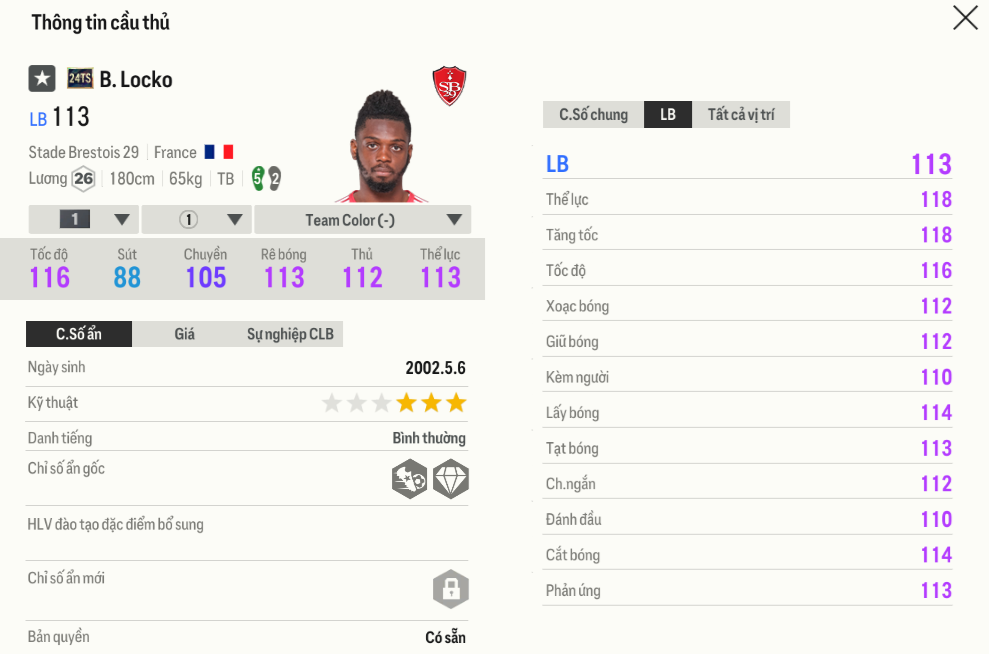This screenshot has width=989, height=654.
Task: Open the upgrade level dropdown showing 1
Action: tap(84, 220)
